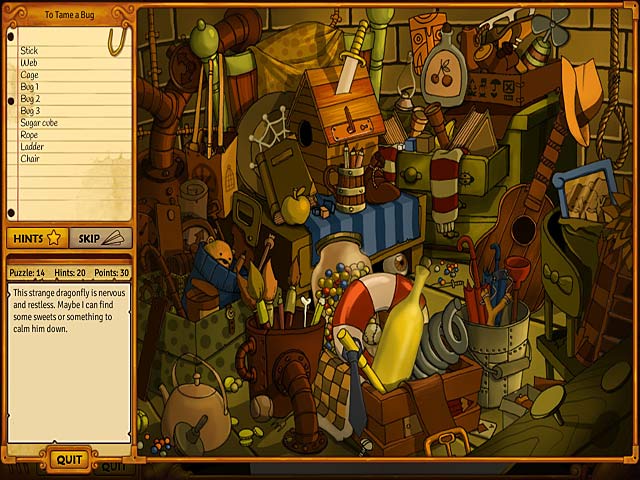The height and width of the screenshot is (480, 640).
Task: Select the "Bug 1" list entry
Action: (31, 86)
